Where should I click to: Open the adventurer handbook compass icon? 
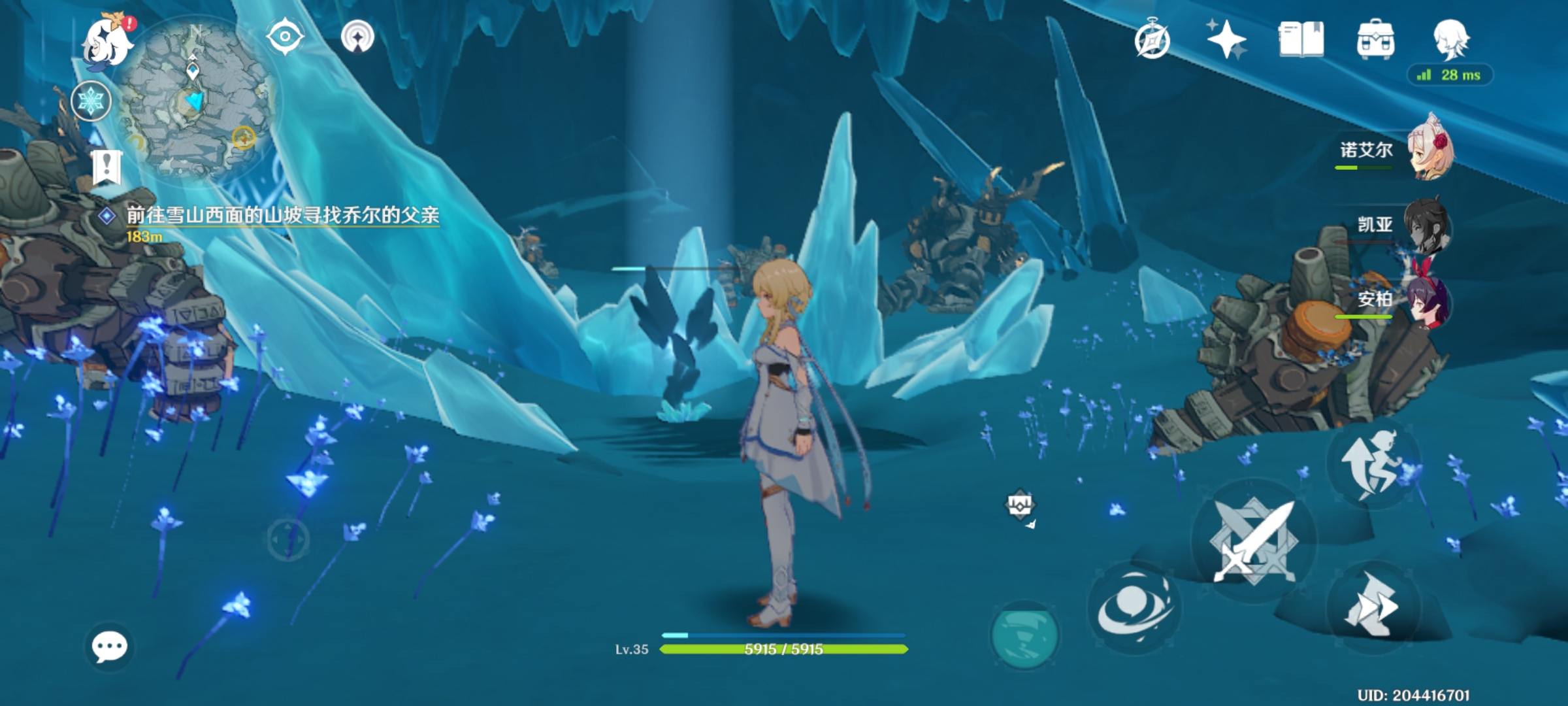tap(1152, 41)
